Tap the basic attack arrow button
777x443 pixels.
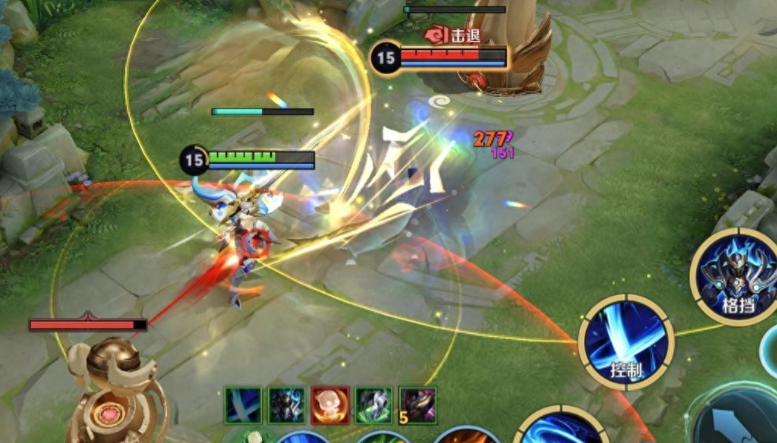[x=738, y=420]
